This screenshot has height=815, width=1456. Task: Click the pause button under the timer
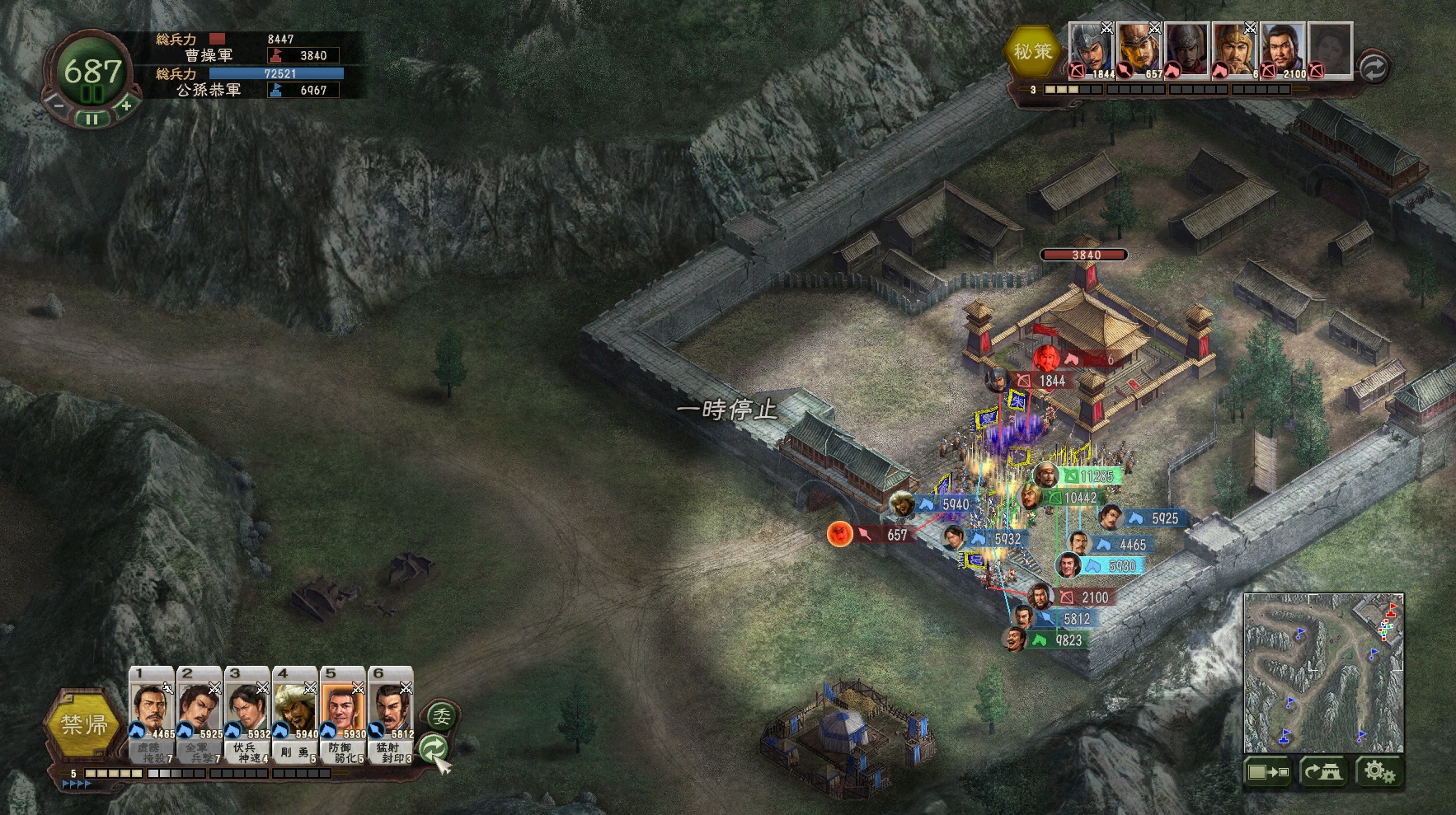point(92,119)
